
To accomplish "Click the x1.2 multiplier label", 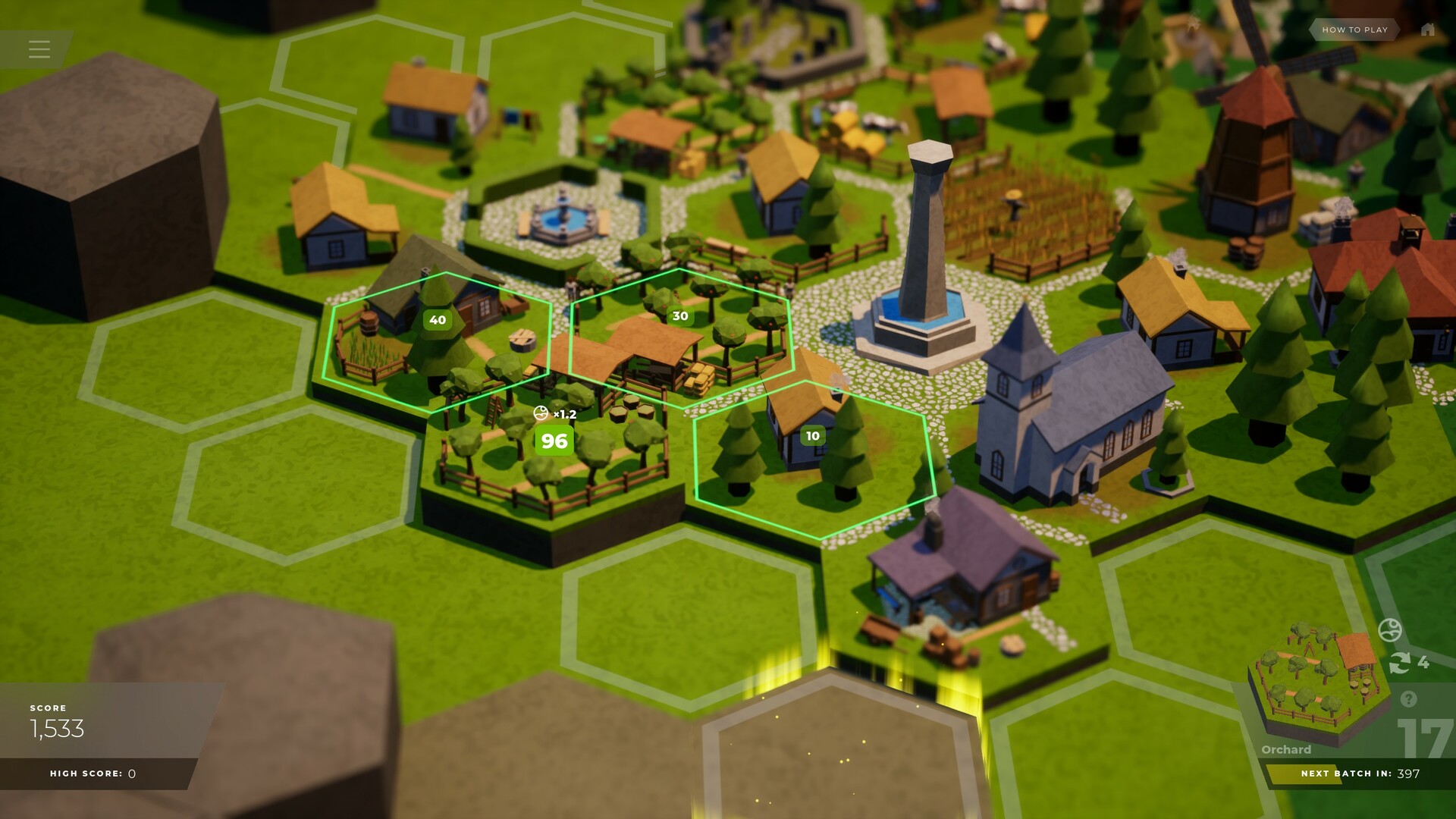I will [565, 414].
